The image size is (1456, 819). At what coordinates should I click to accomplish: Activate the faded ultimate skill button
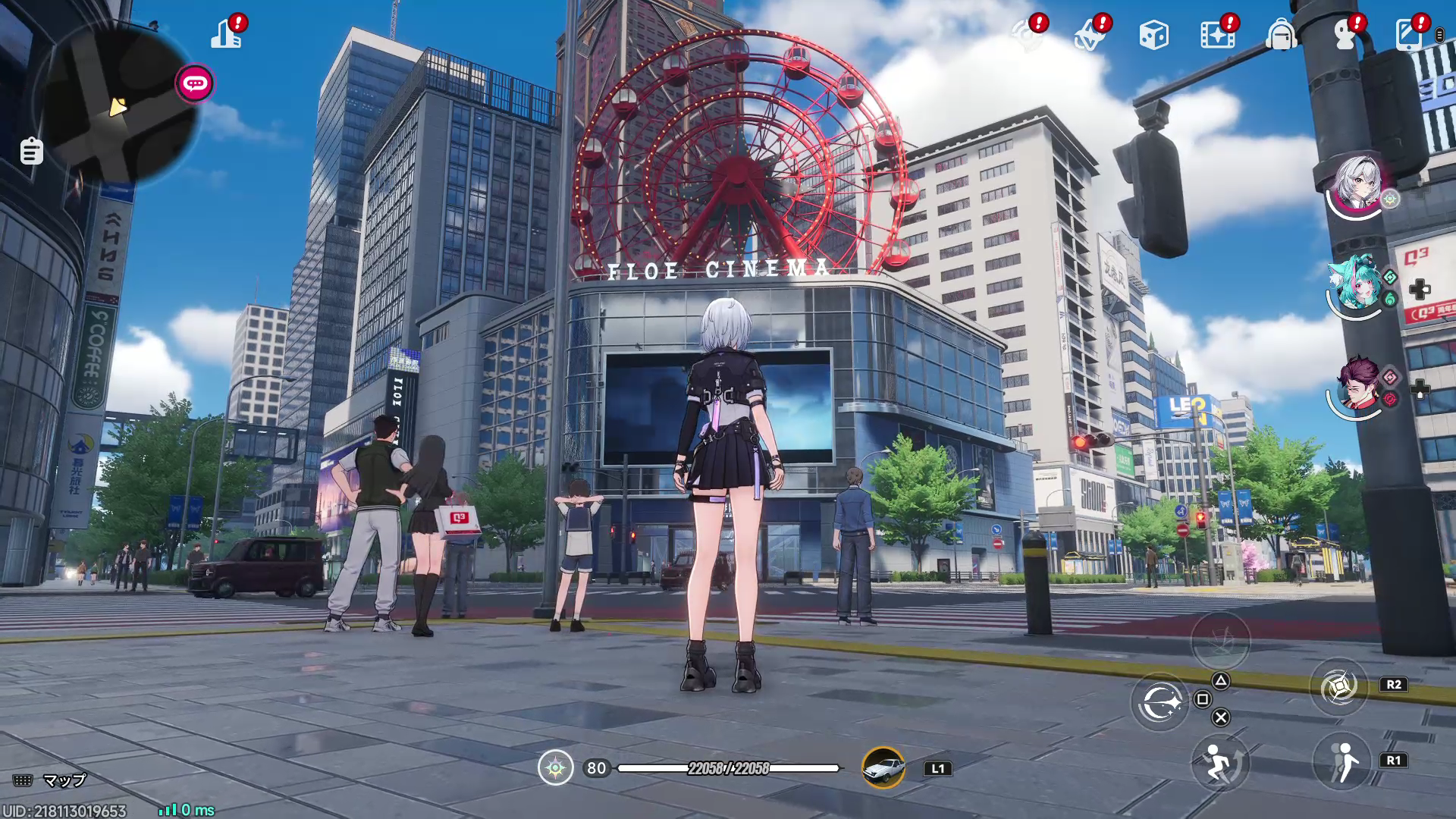pyautogui.click(x=1220, y=641)
